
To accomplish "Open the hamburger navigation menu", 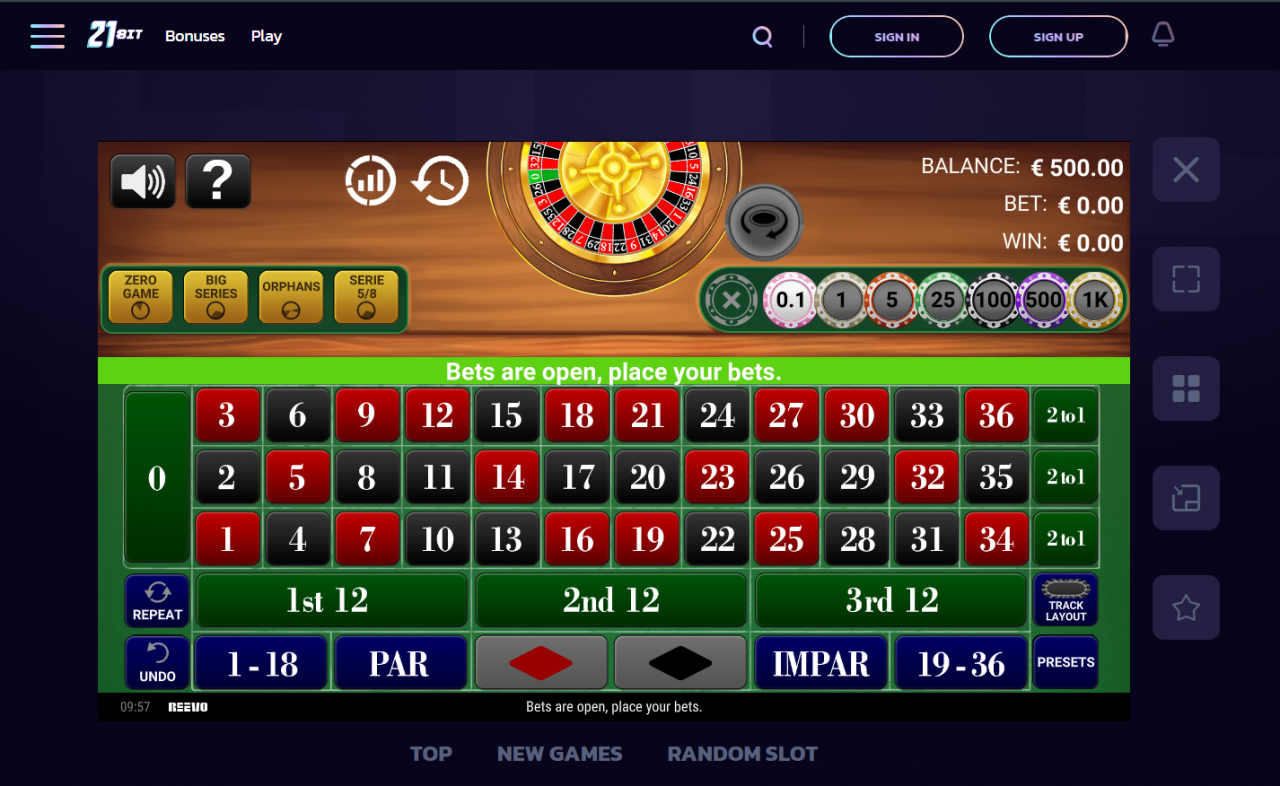I will [x=47, y=36].
